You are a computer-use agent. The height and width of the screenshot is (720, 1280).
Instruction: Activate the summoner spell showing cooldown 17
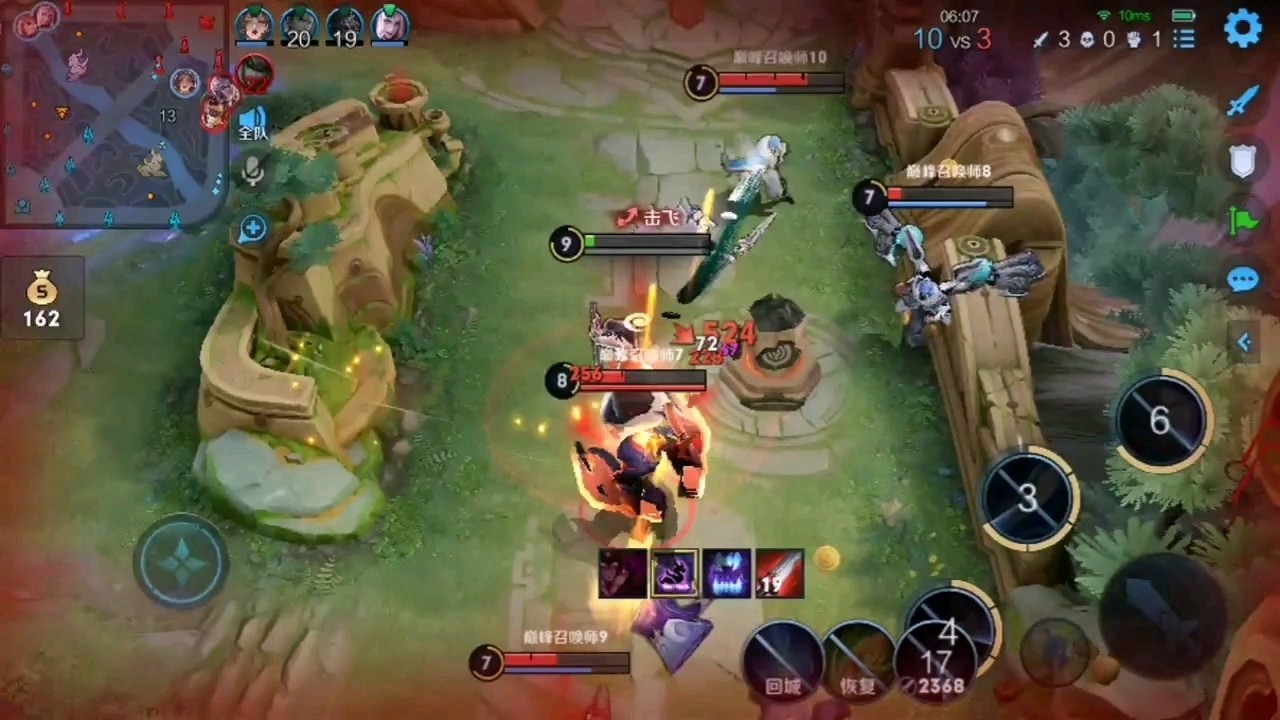(935, 660)
